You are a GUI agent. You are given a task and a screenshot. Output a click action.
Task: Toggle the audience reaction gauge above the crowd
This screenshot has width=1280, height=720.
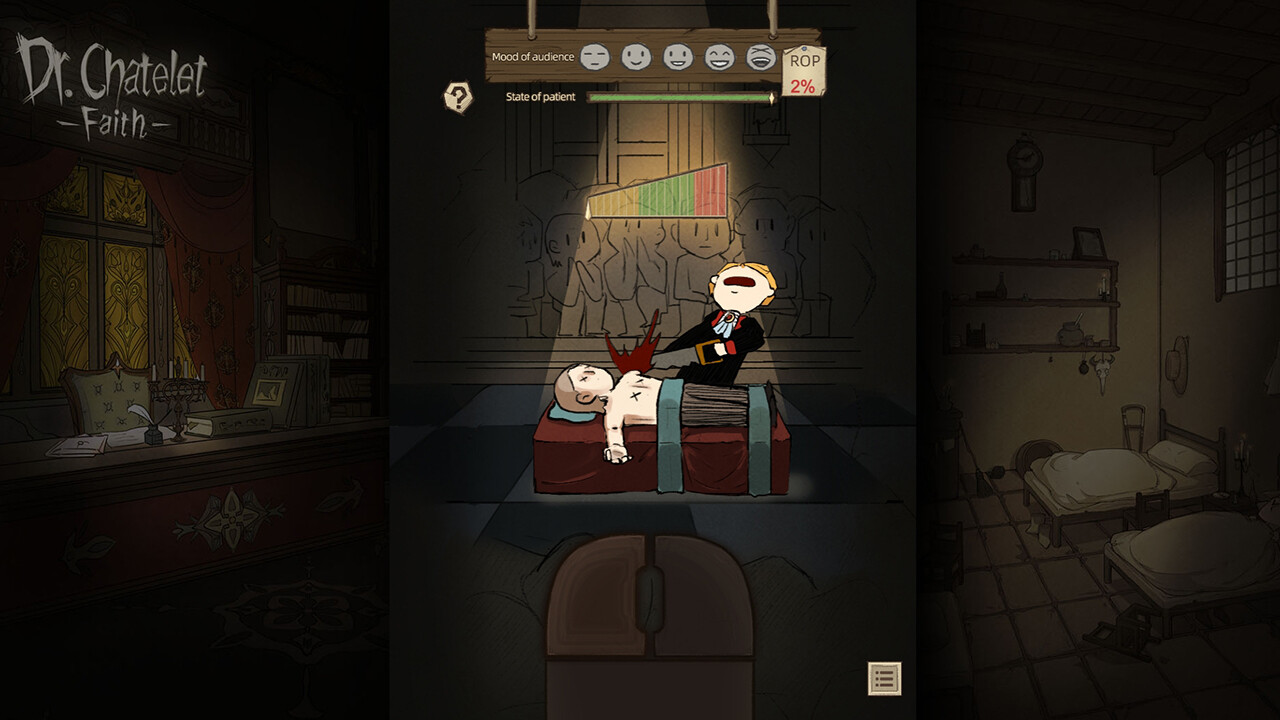pyautogui.click(x=660, y=193)
